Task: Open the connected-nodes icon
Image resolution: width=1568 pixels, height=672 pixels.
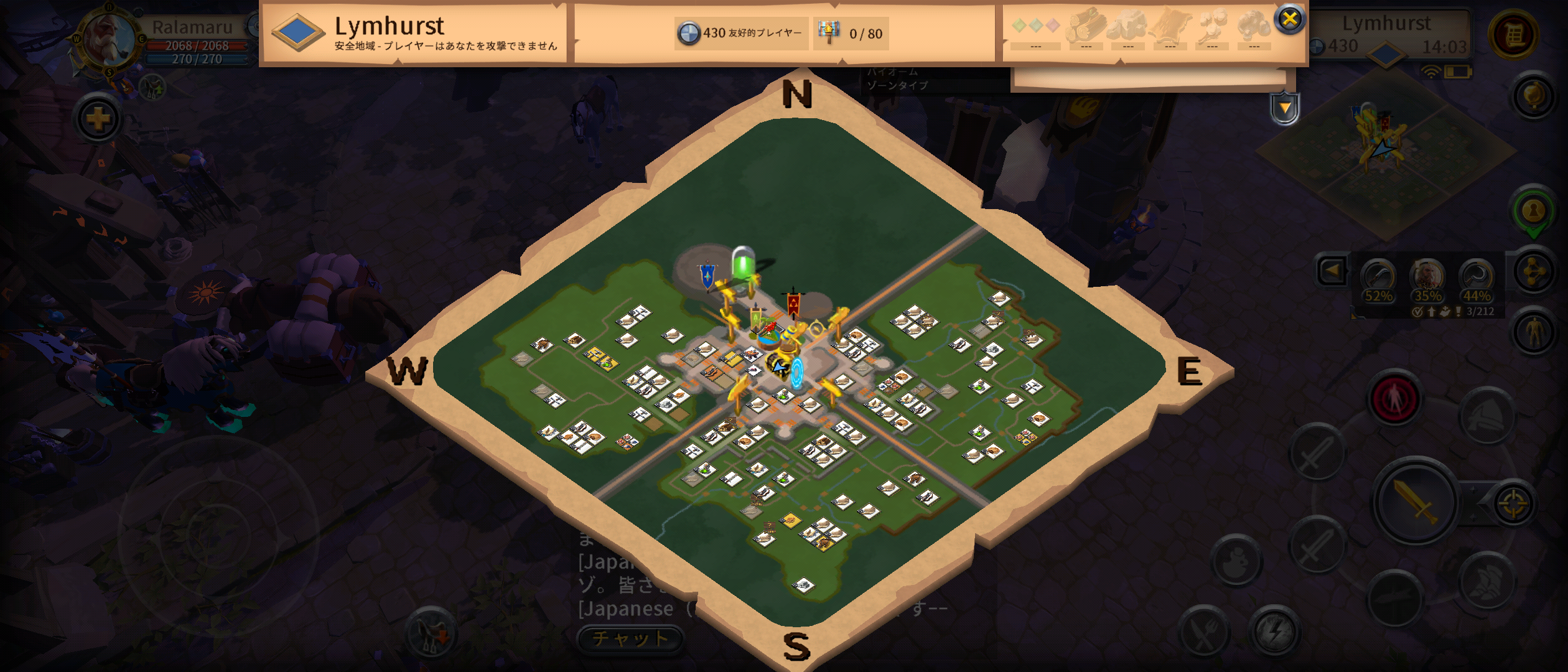Action: (x=1533, y=272)
